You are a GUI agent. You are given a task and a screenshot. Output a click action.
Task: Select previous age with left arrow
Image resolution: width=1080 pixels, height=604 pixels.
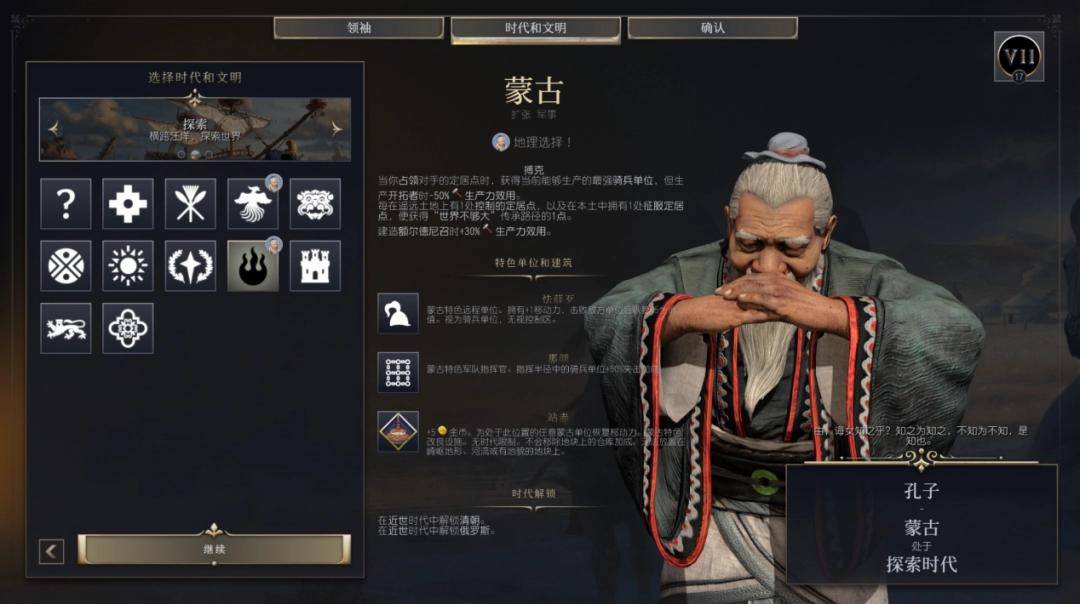tap(54, 128)
